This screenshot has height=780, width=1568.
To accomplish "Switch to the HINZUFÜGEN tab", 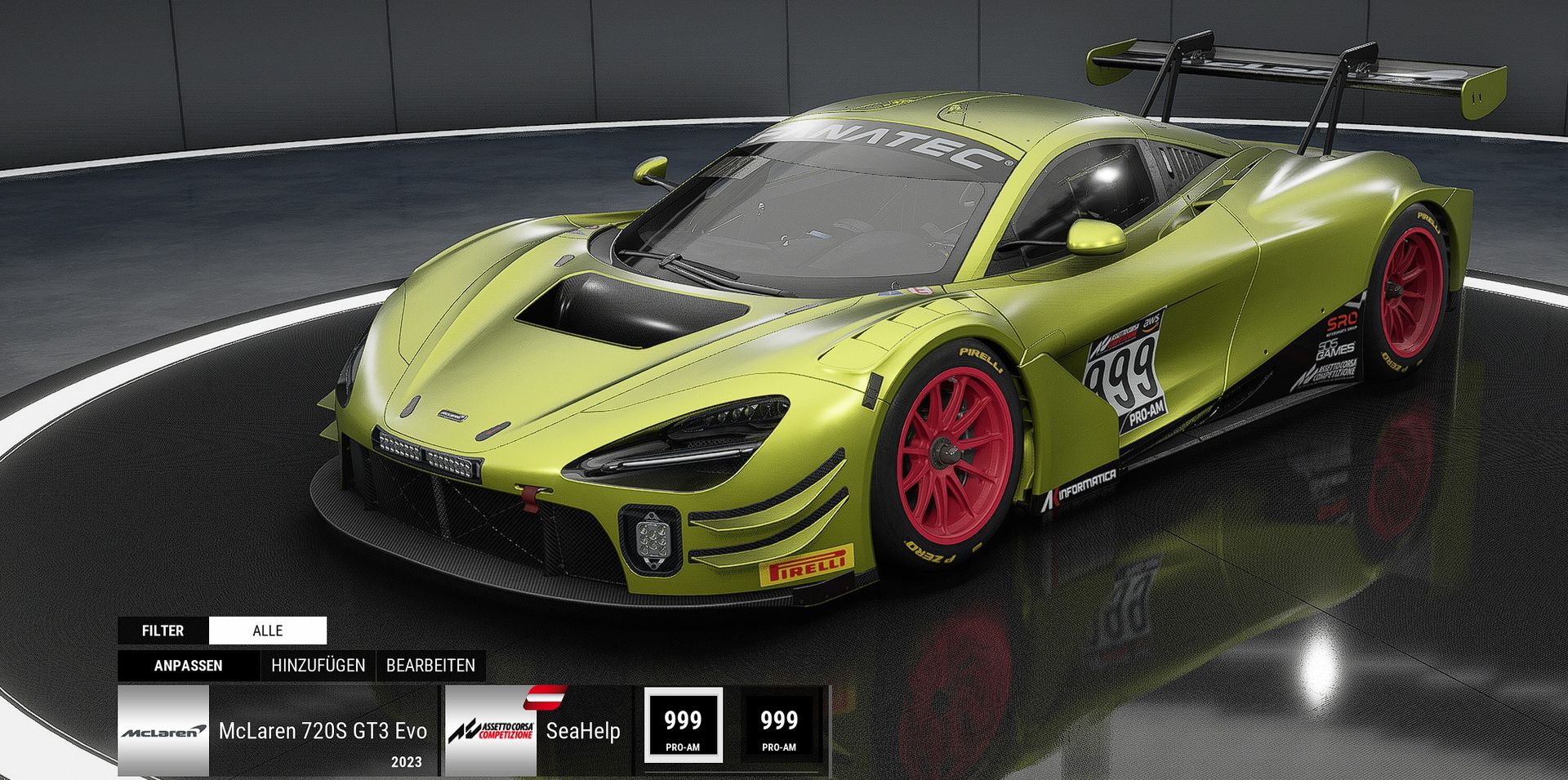I will pyautogui.click(x=318, y=666).
